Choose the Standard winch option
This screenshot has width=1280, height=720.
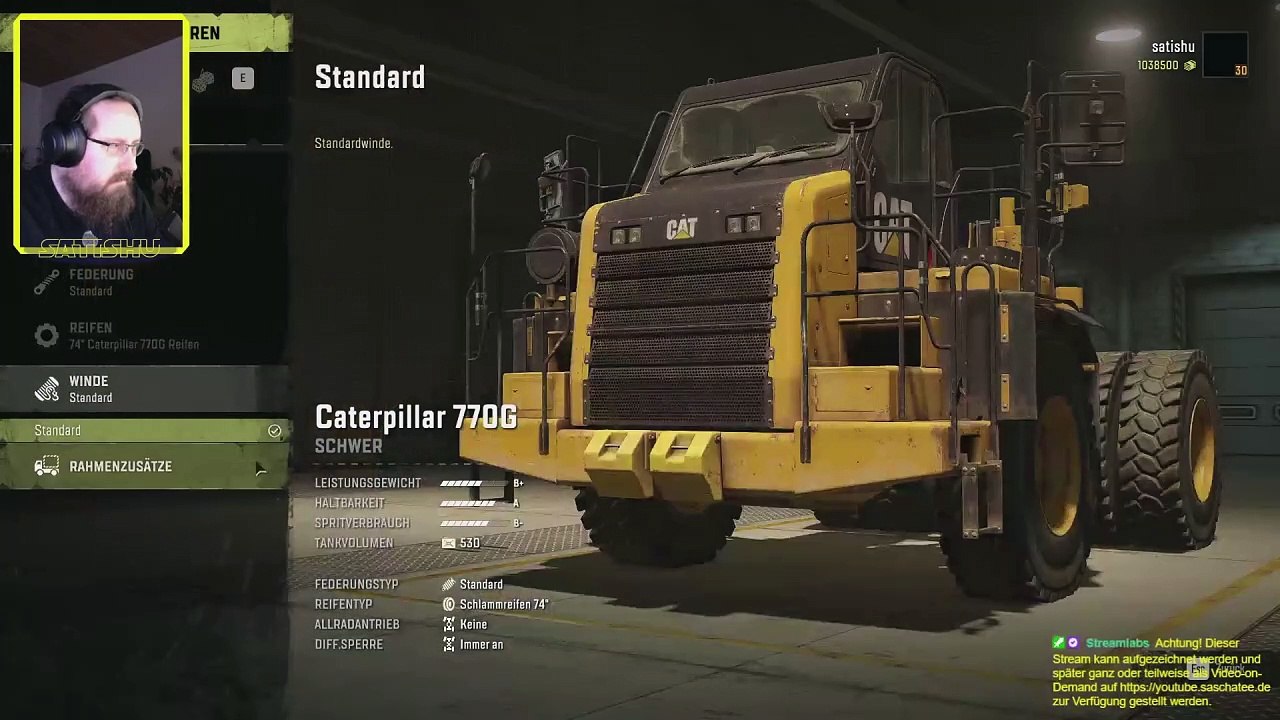point(145,430)
